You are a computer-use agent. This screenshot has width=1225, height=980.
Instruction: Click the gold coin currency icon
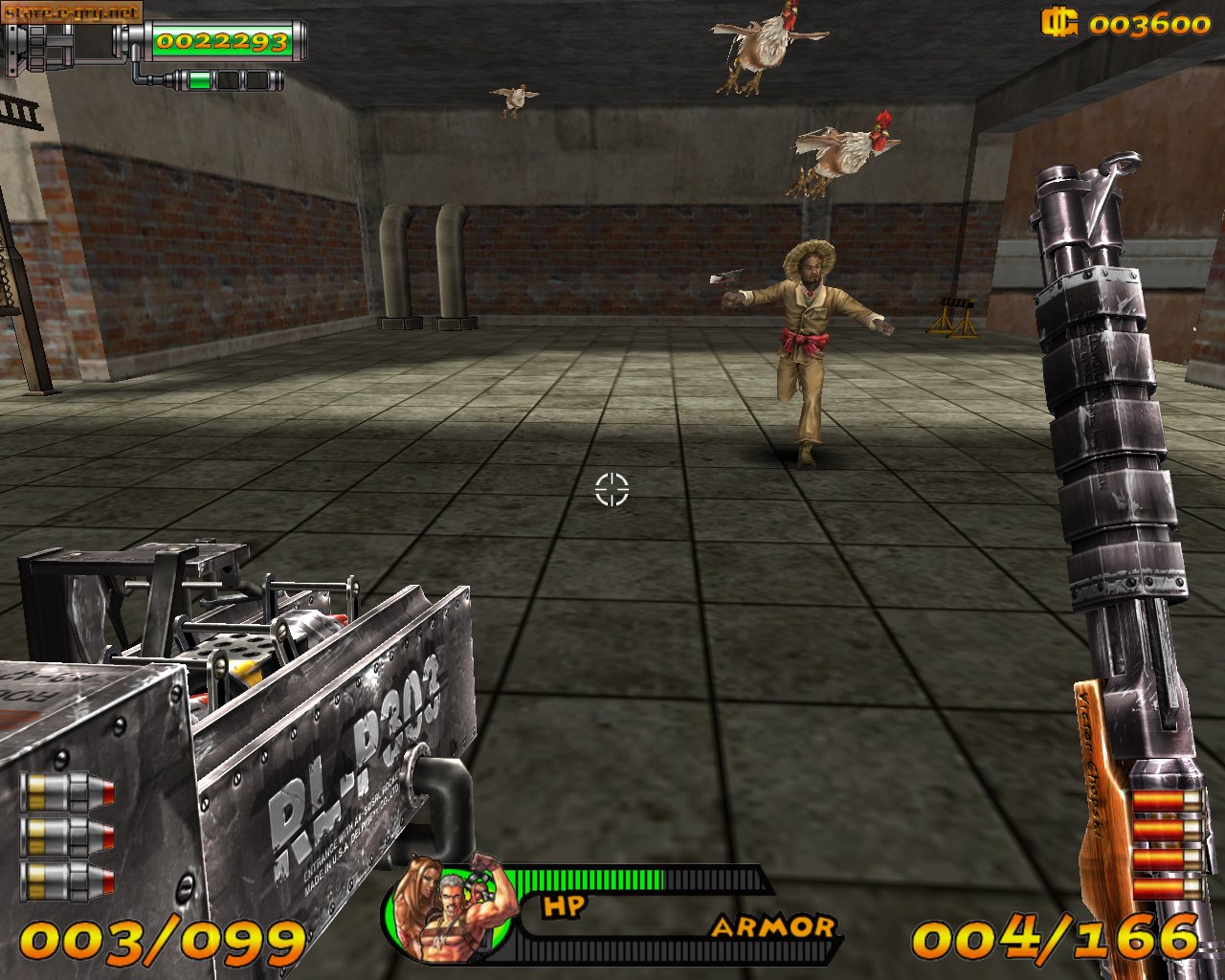(1059, 22)
